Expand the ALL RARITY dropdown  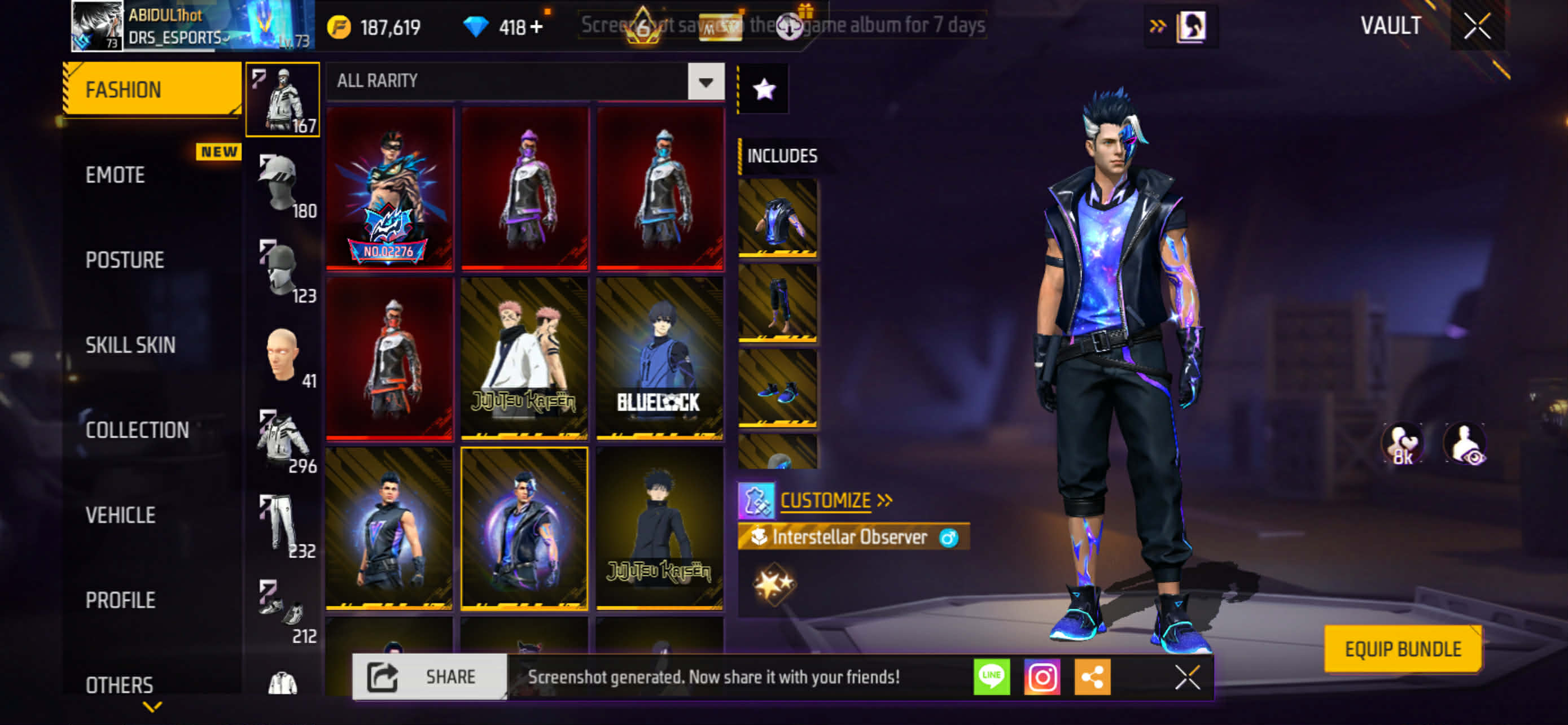pos(706,81)
